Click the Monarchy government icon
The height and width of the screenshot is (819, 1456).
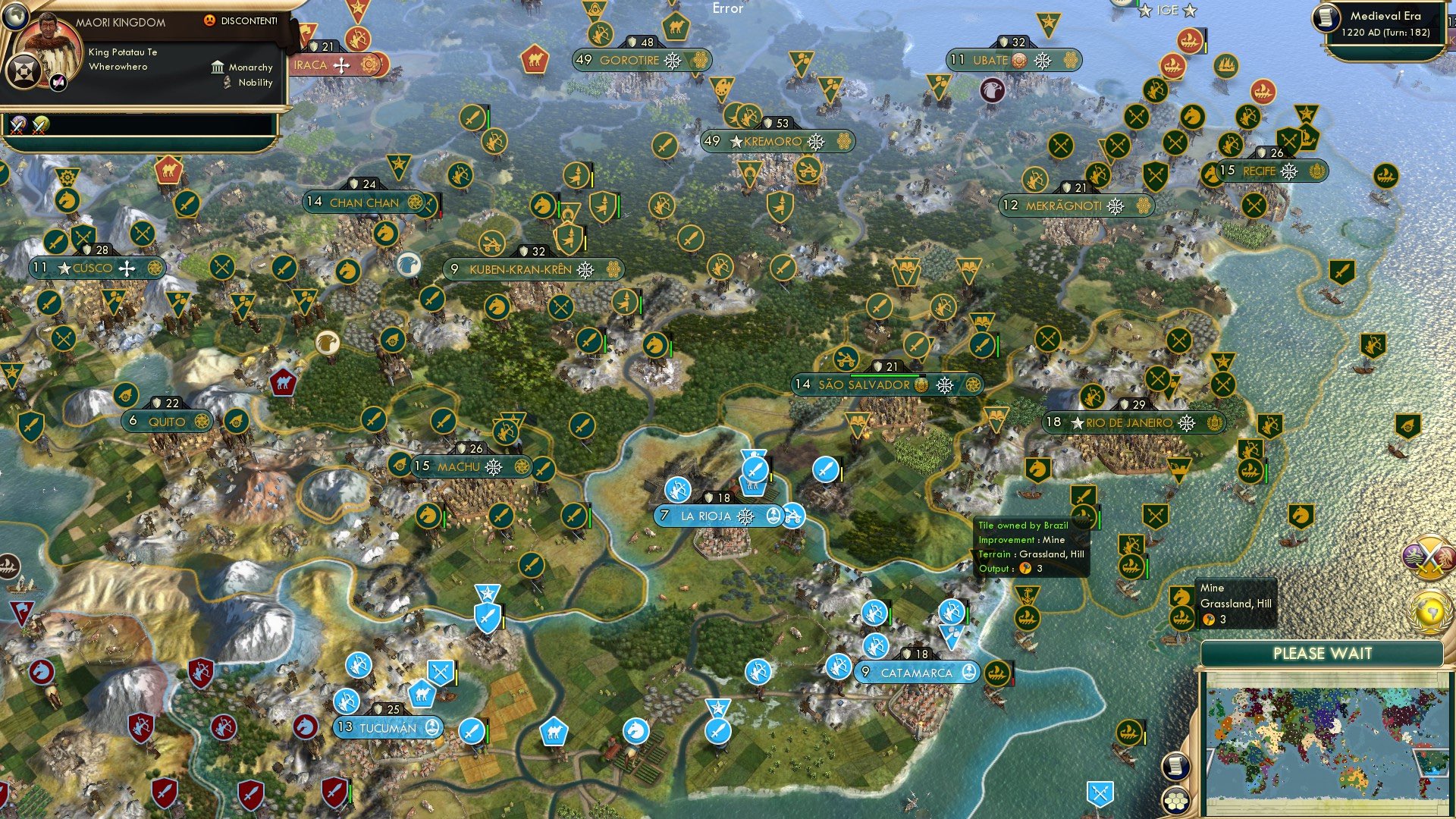[218, 67]
